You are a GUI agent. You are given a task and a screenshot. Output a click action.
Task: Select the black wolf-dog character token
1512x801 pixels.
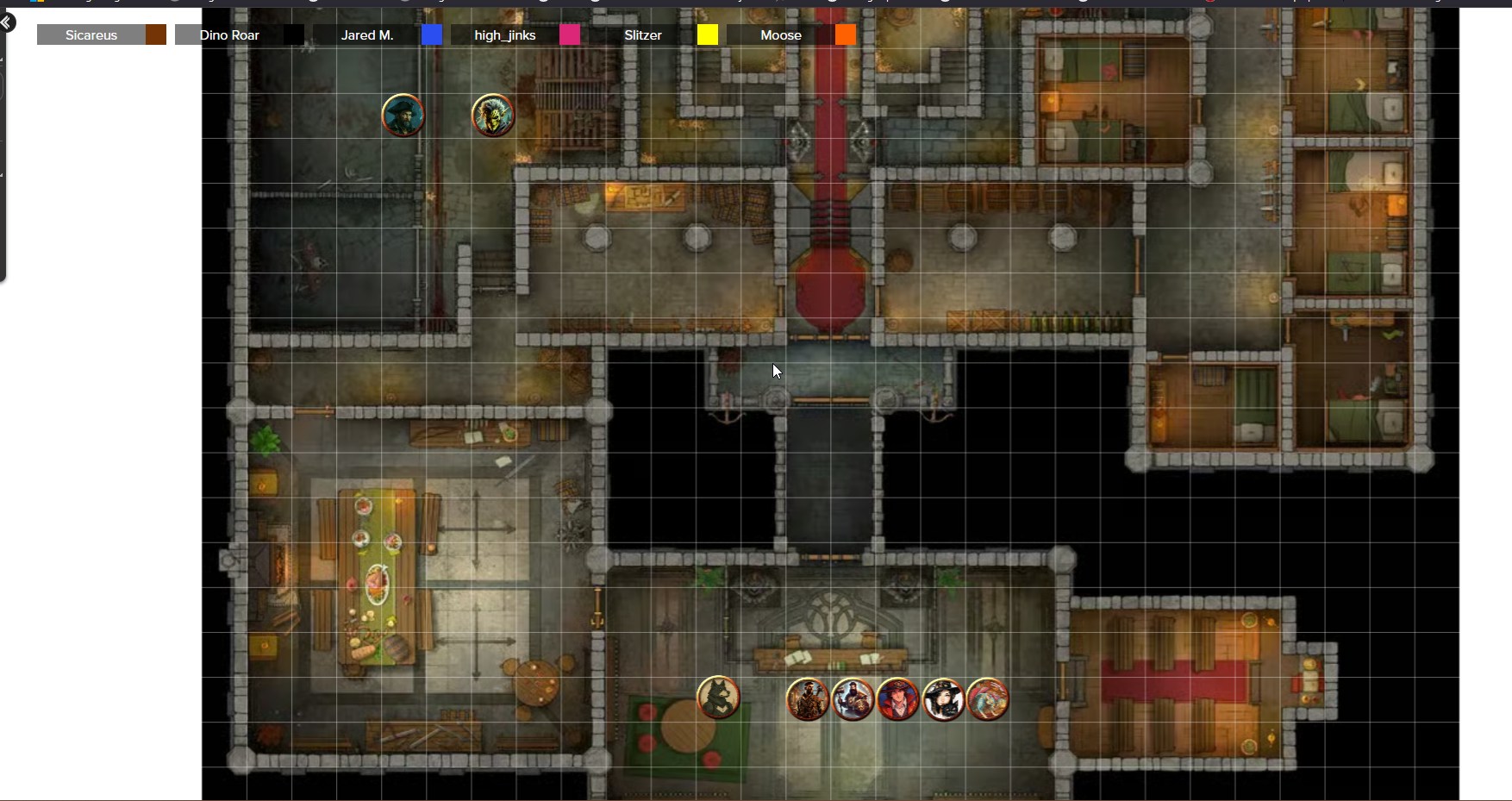(x=718, y=698)
